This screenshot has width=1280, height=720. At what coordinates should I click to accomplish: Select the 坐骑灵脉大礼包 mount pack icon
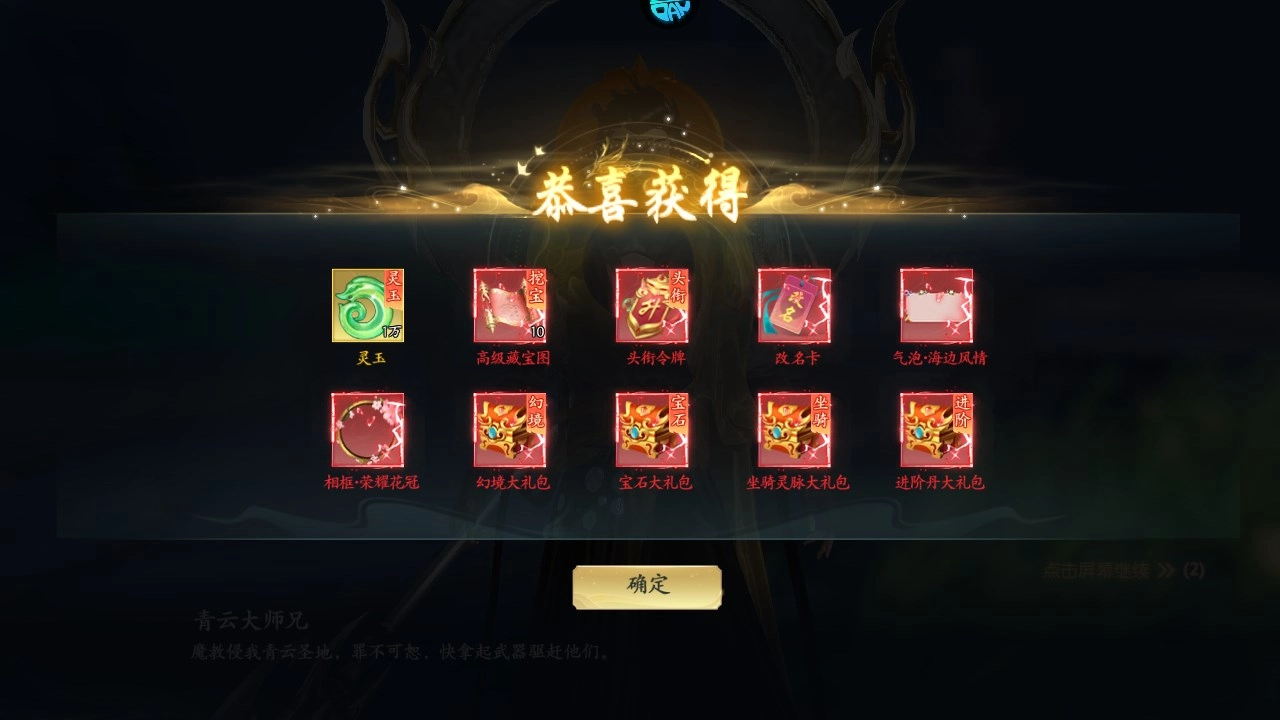[793, 430]
